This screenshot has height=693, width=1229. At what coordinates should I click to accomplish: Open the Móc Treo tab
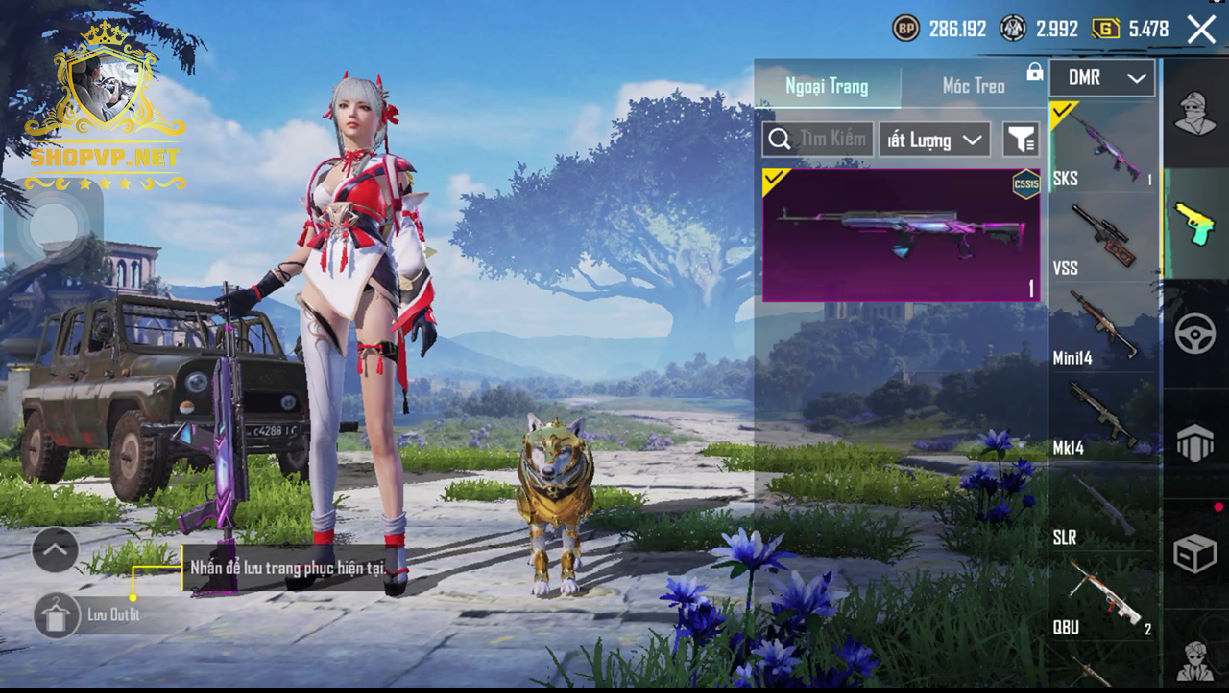point(973,86)
